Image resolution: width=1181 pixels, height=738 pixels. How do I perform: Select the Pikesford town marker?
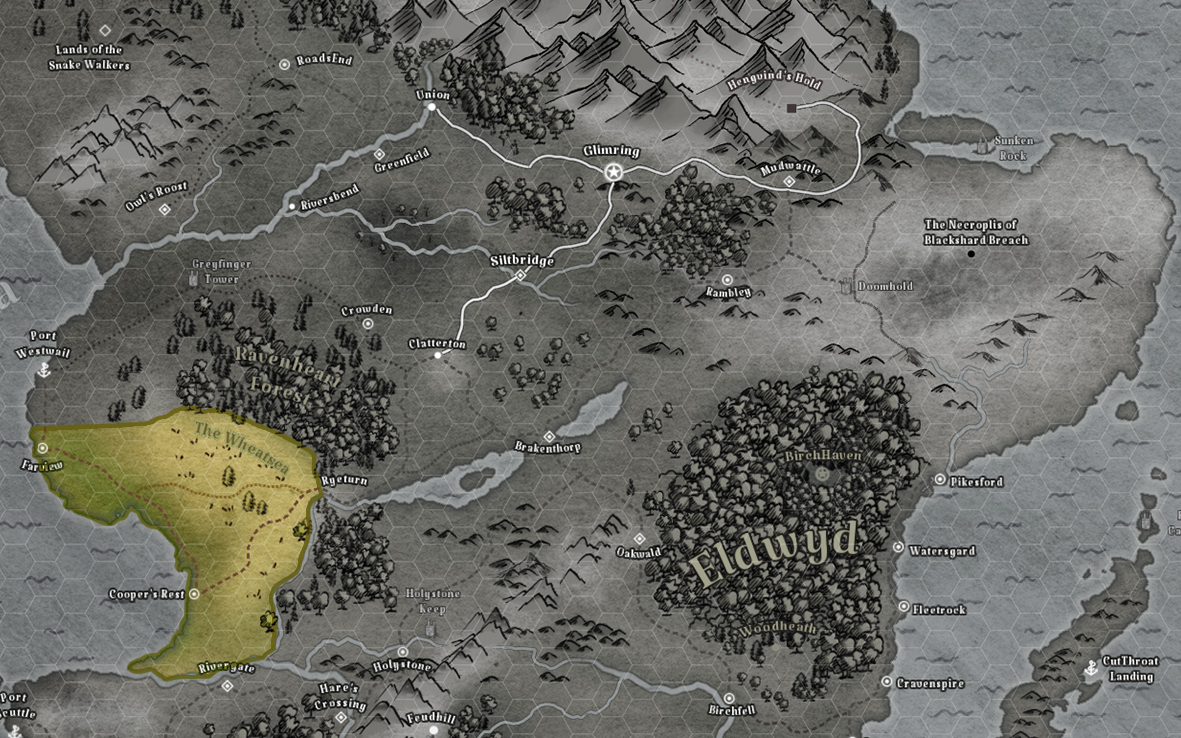tap(940, 480)
